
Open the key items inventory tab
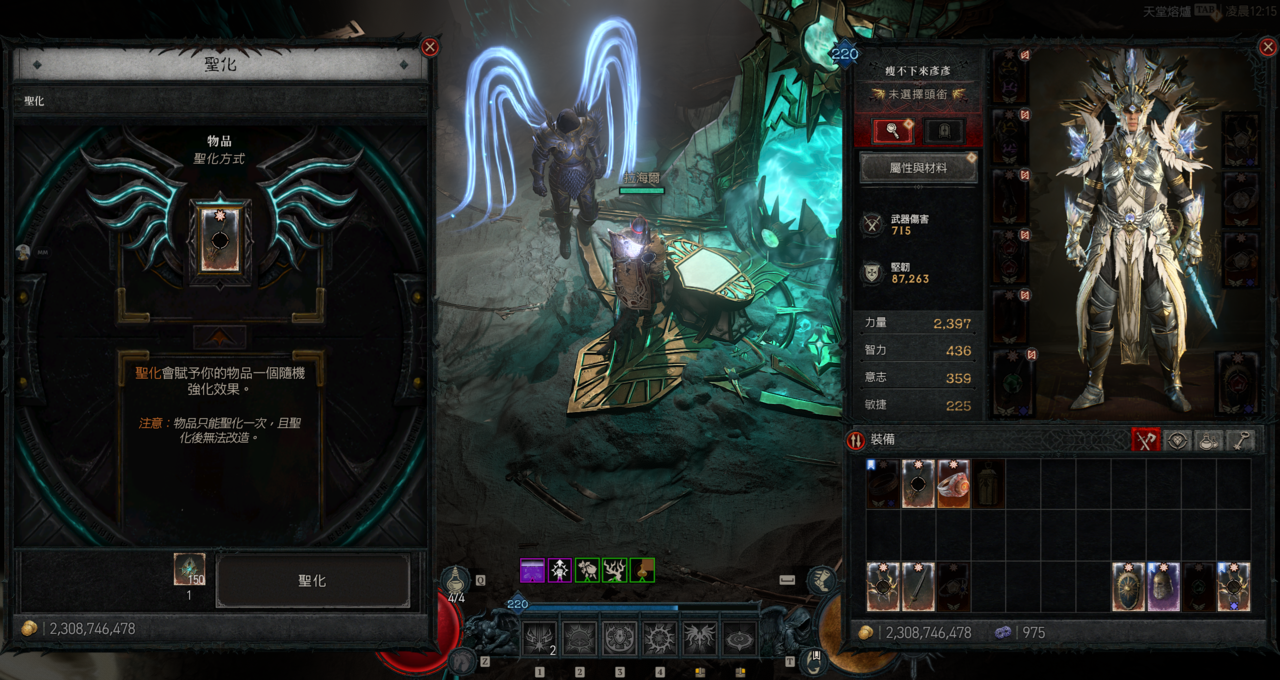pos(1240,440)
